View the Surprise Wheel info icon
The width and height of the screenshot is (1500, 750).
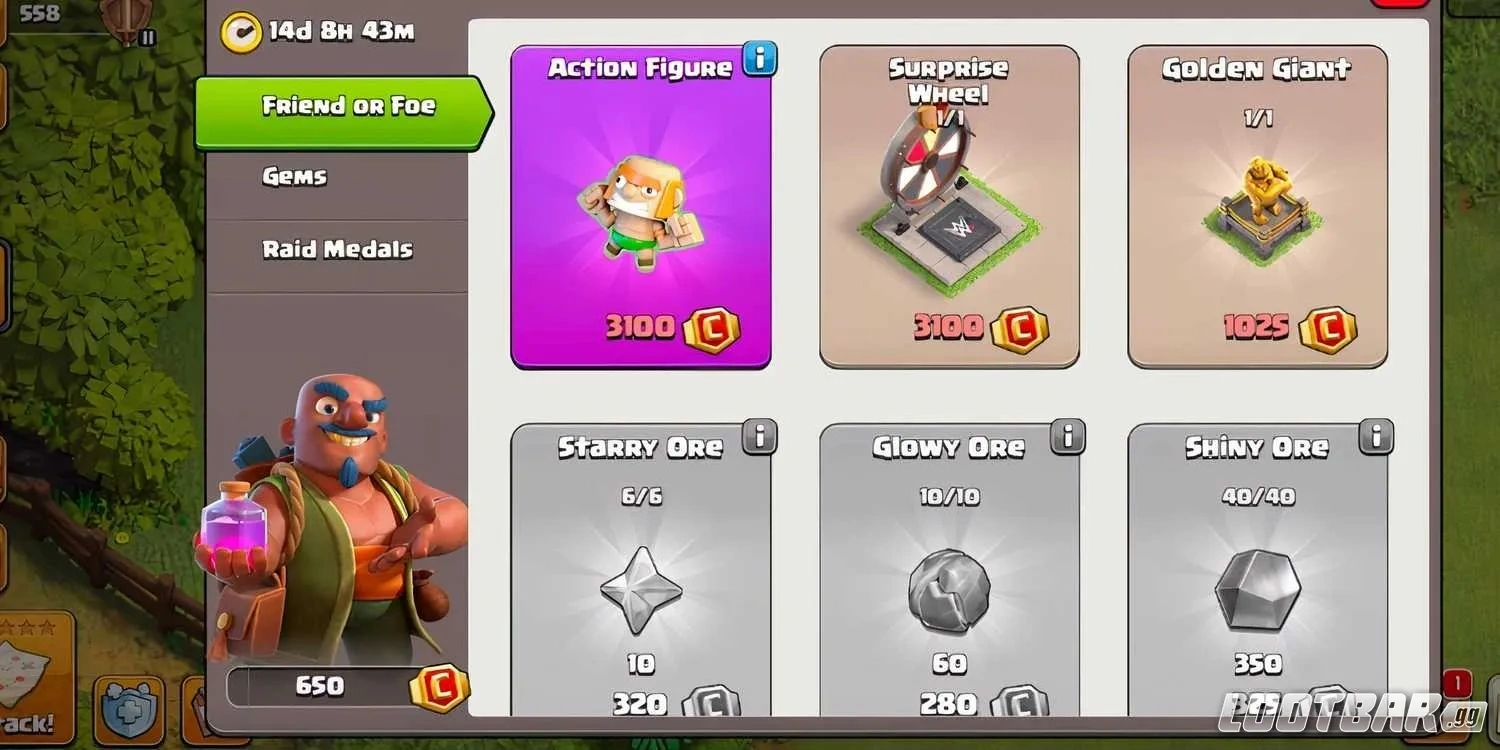point(1066,59)
